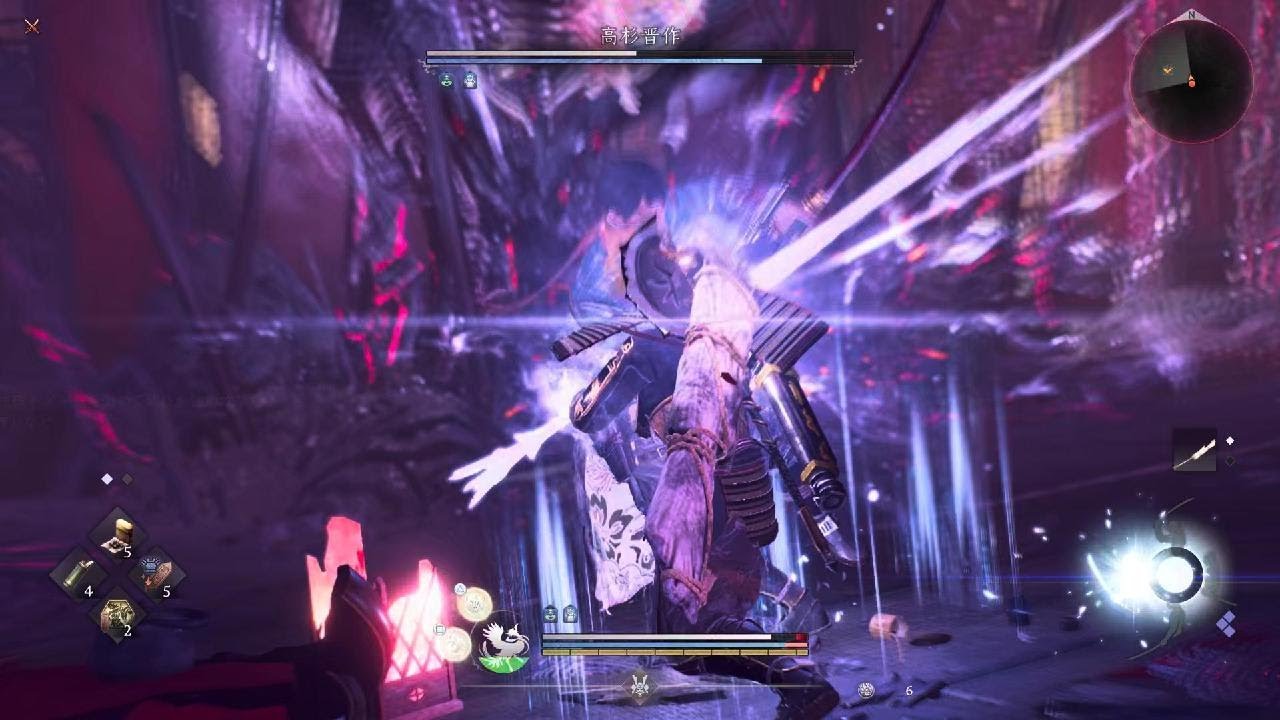The width and height of the screenshot is (1280, 720).
Task: Click the white crane emblem on green
Action: pyautogui.click(x=501, y=641)
